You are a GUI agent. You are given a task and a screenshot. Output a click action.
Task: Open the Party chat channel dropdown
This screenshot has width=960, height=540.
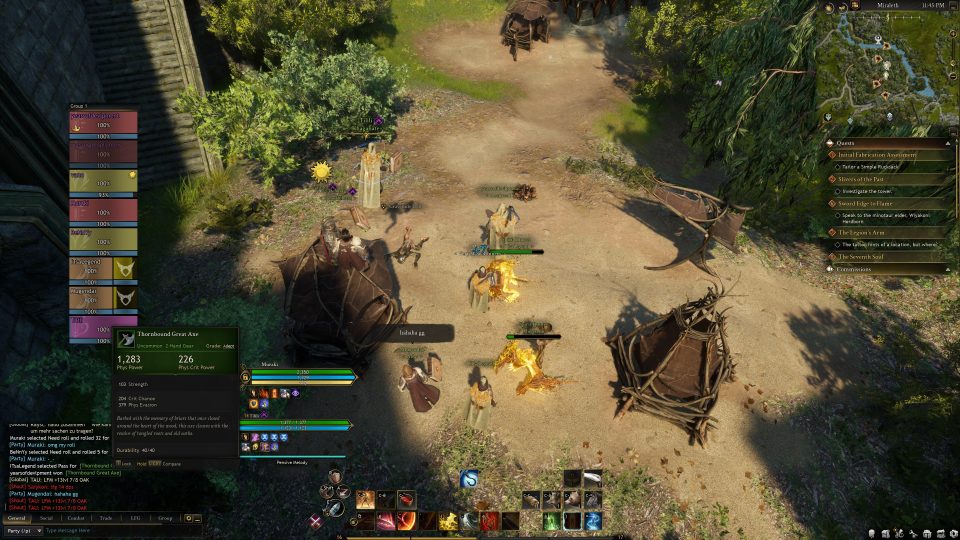[x=22, y=531]
